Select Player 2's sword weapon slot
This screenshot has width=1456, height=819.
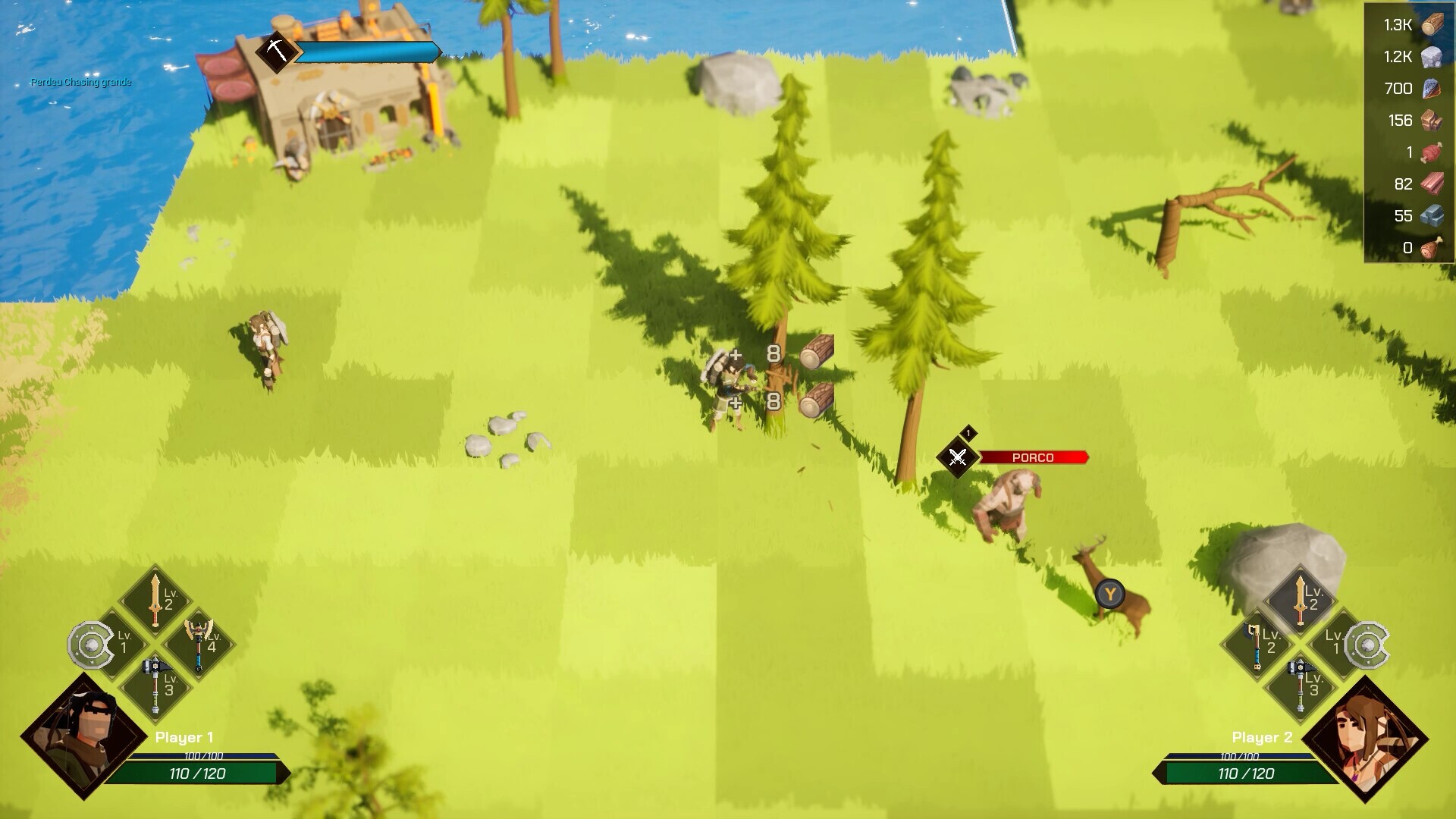[1301, 599]
